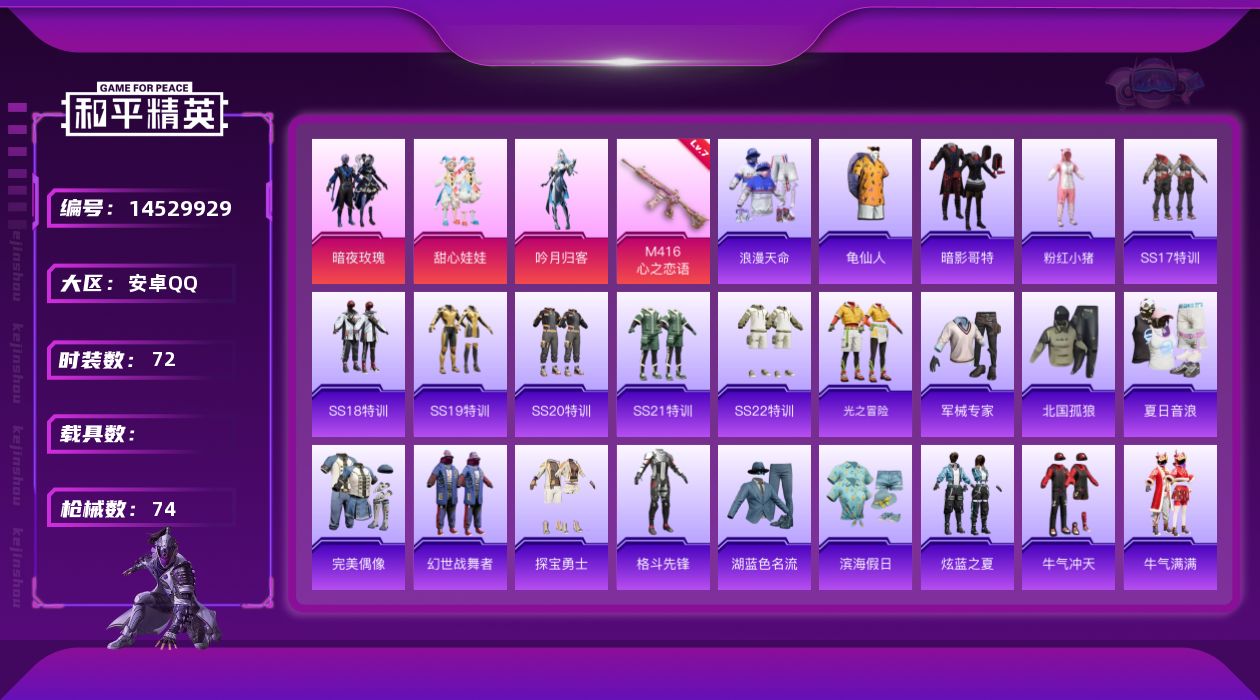Open the SS17特训 outfit card
Screen dimensions: 1260x700
(x=1170, y=210)
